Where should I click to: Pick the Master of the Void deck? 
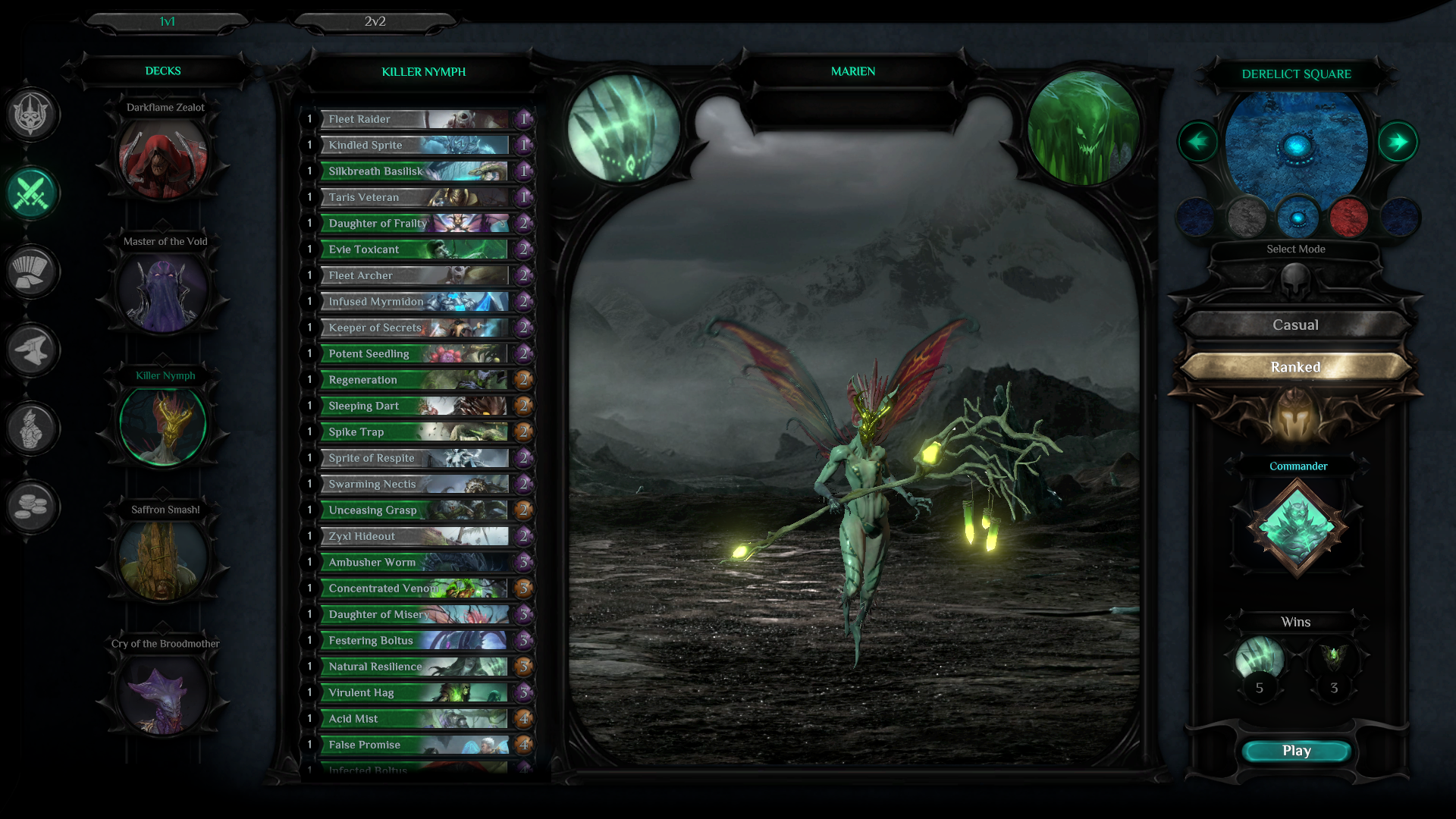(x=163, y=292)
